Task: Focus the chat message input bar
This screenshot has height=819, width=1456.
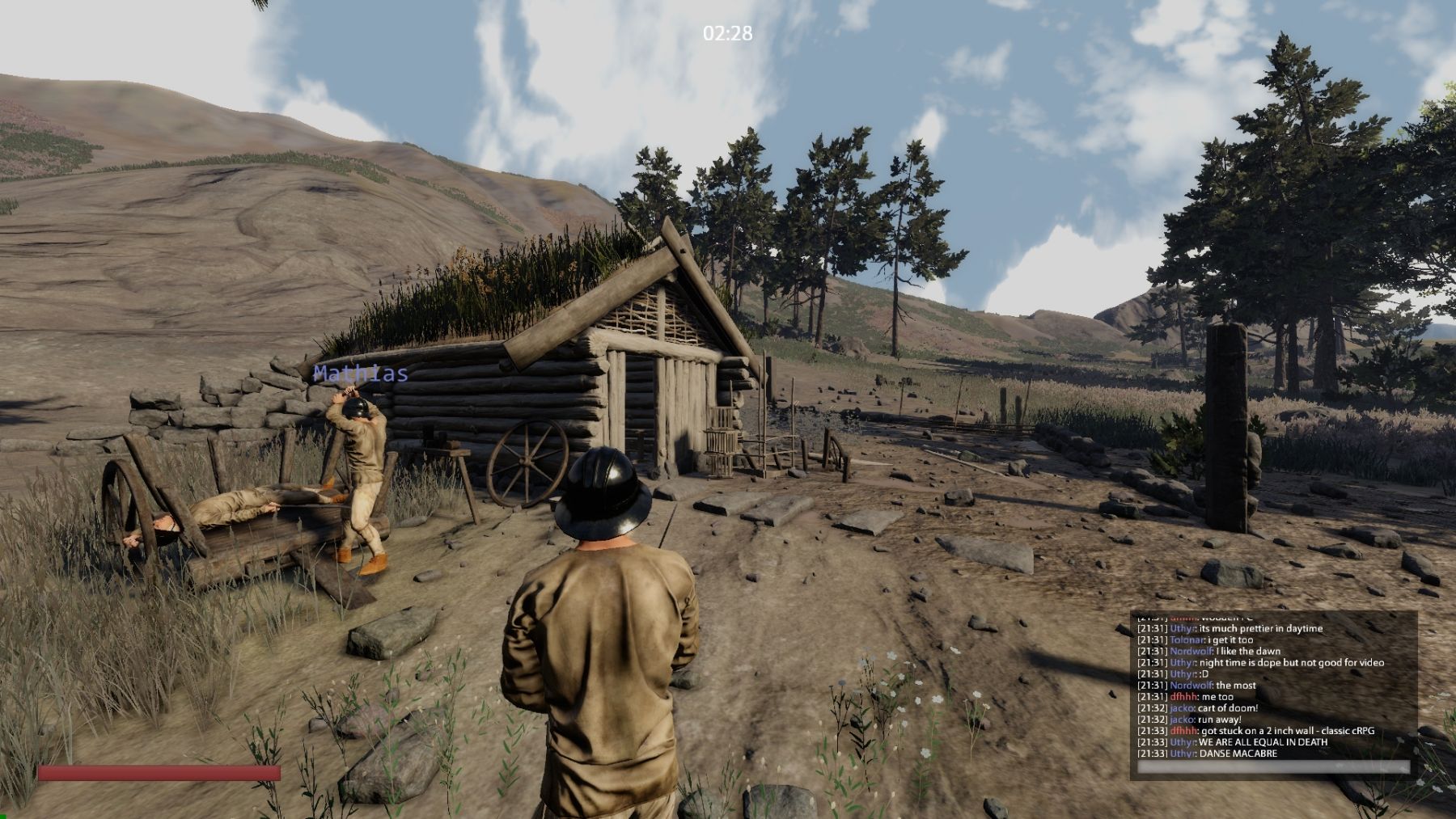Action: pyautogui.click(x=1273, y=767)
